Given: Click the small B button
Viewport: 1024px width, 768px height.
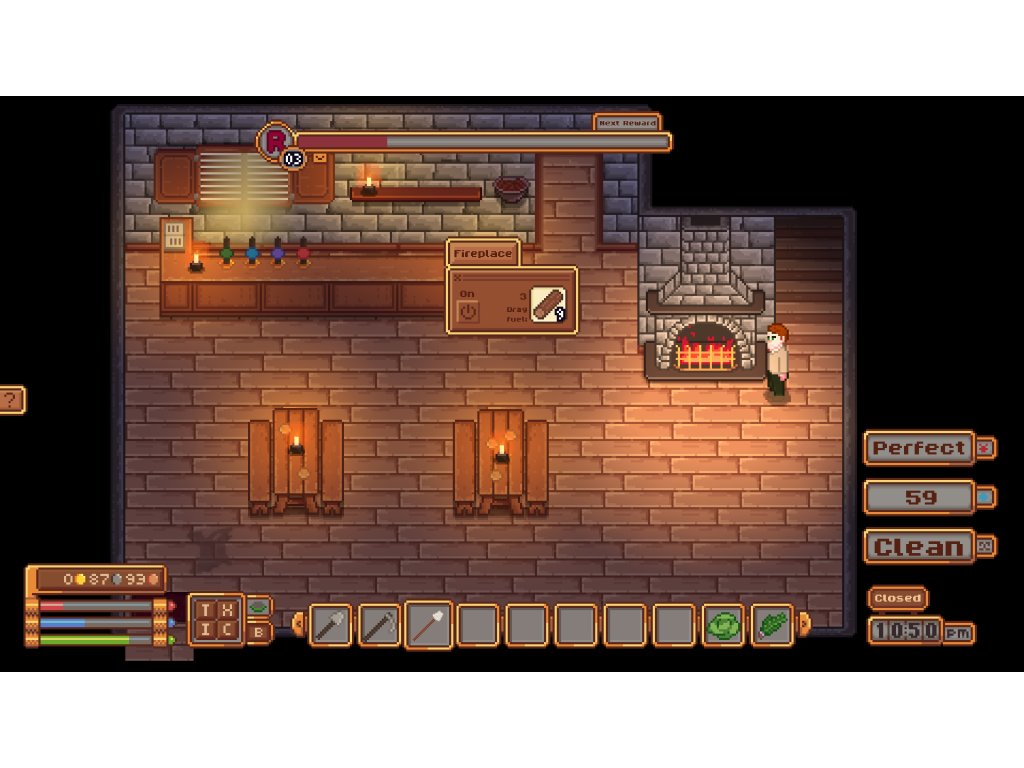Looking at the screenshot, I should [x=258, y=632].
